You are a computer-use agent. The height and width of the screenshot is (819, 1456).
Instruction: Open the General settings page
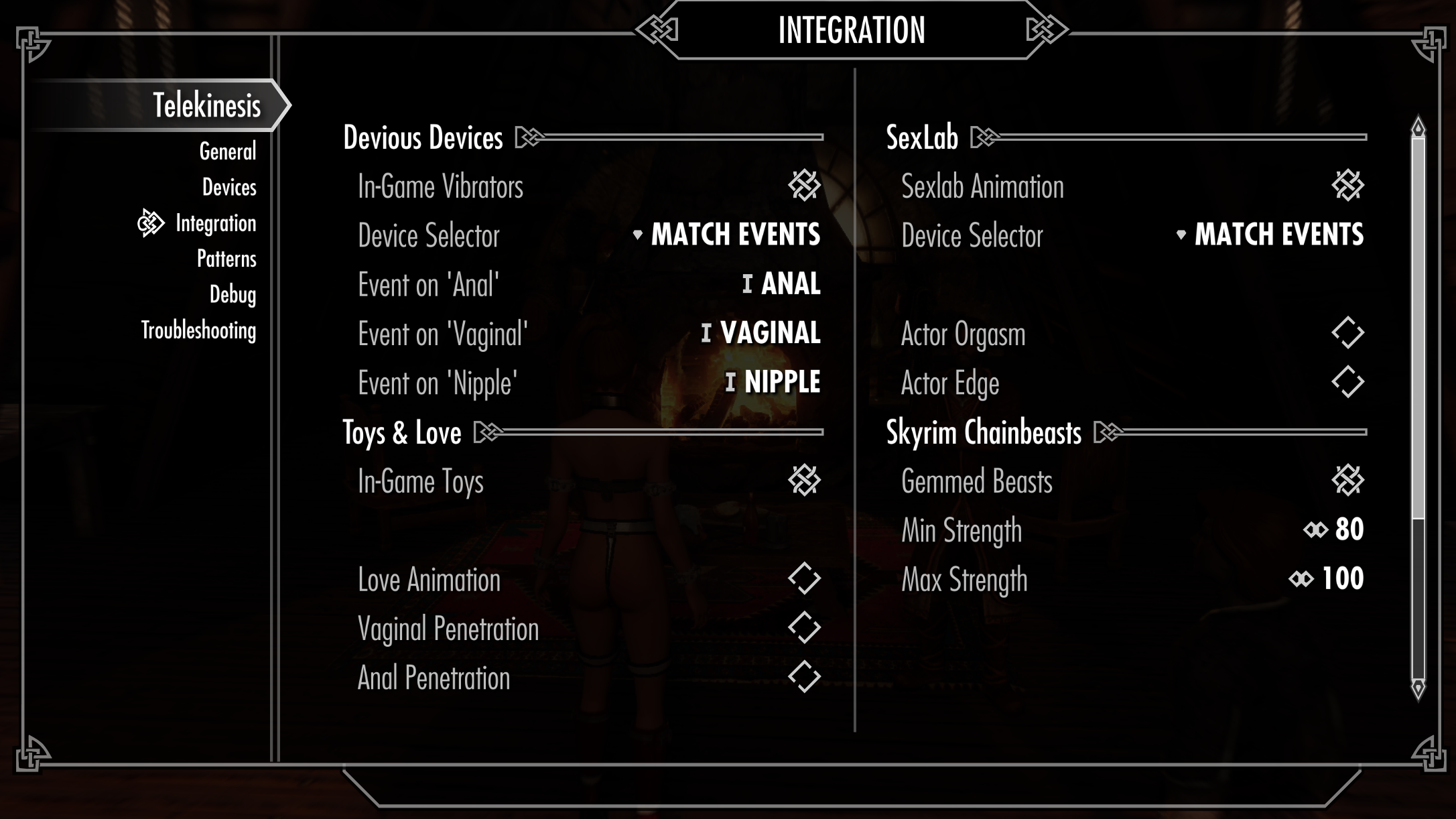227,152
